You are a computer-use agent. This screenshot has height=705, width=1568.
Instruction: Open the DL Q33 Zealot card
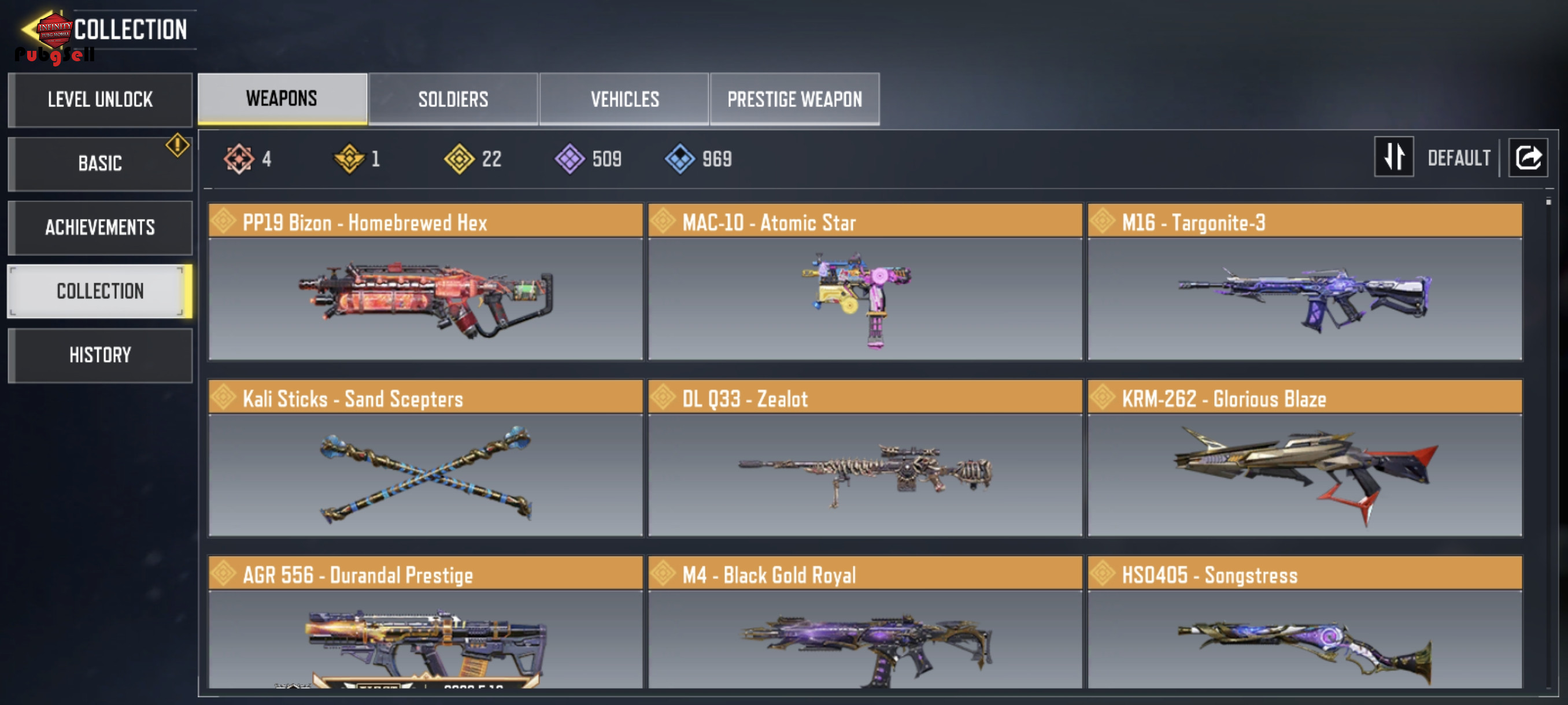coord(864,458)
